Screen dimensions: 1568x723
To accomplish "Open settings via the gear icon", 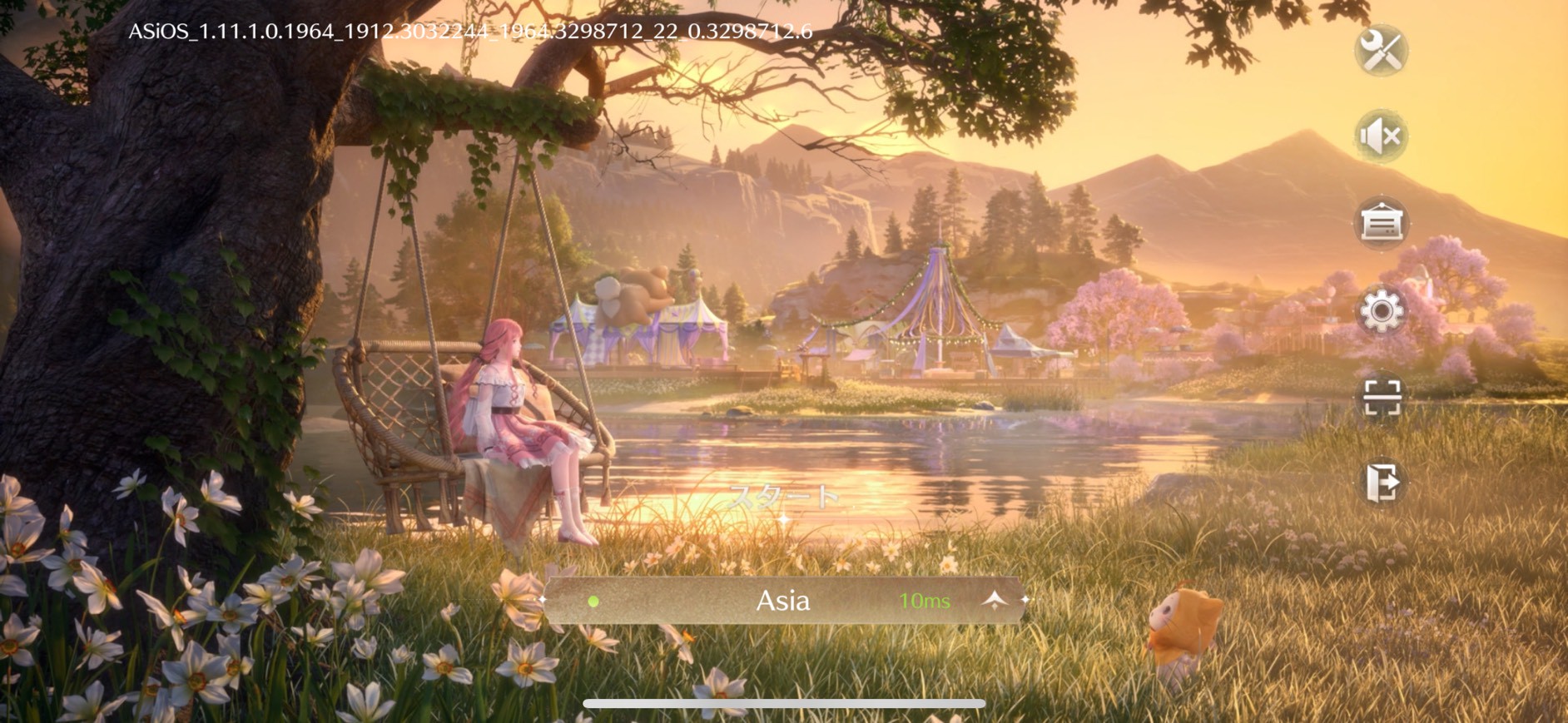I will [x=1382, y=311].
